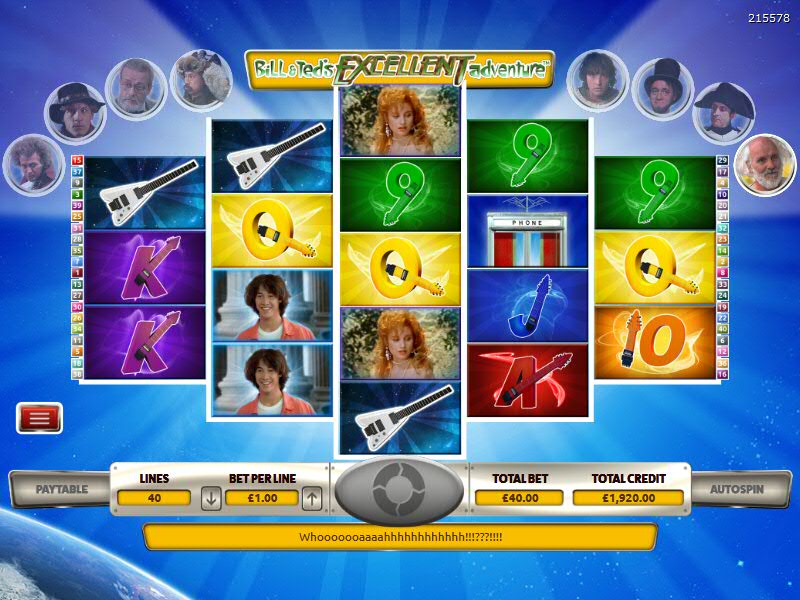Open the Paytable
Viewport: 800px width, 600px height.
62,490
